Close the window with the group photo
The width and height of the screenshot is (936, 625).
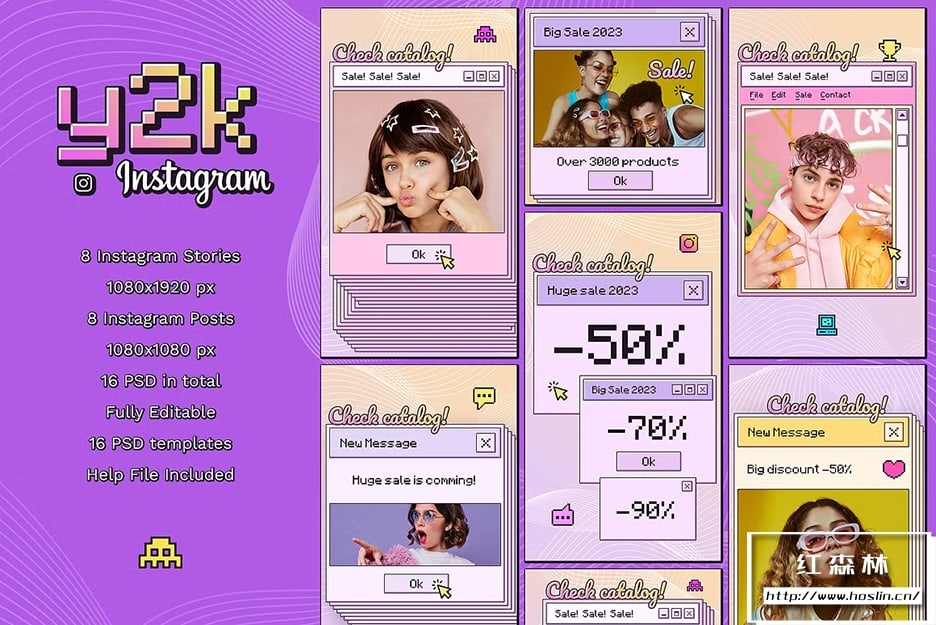click(x=689, y=32)
